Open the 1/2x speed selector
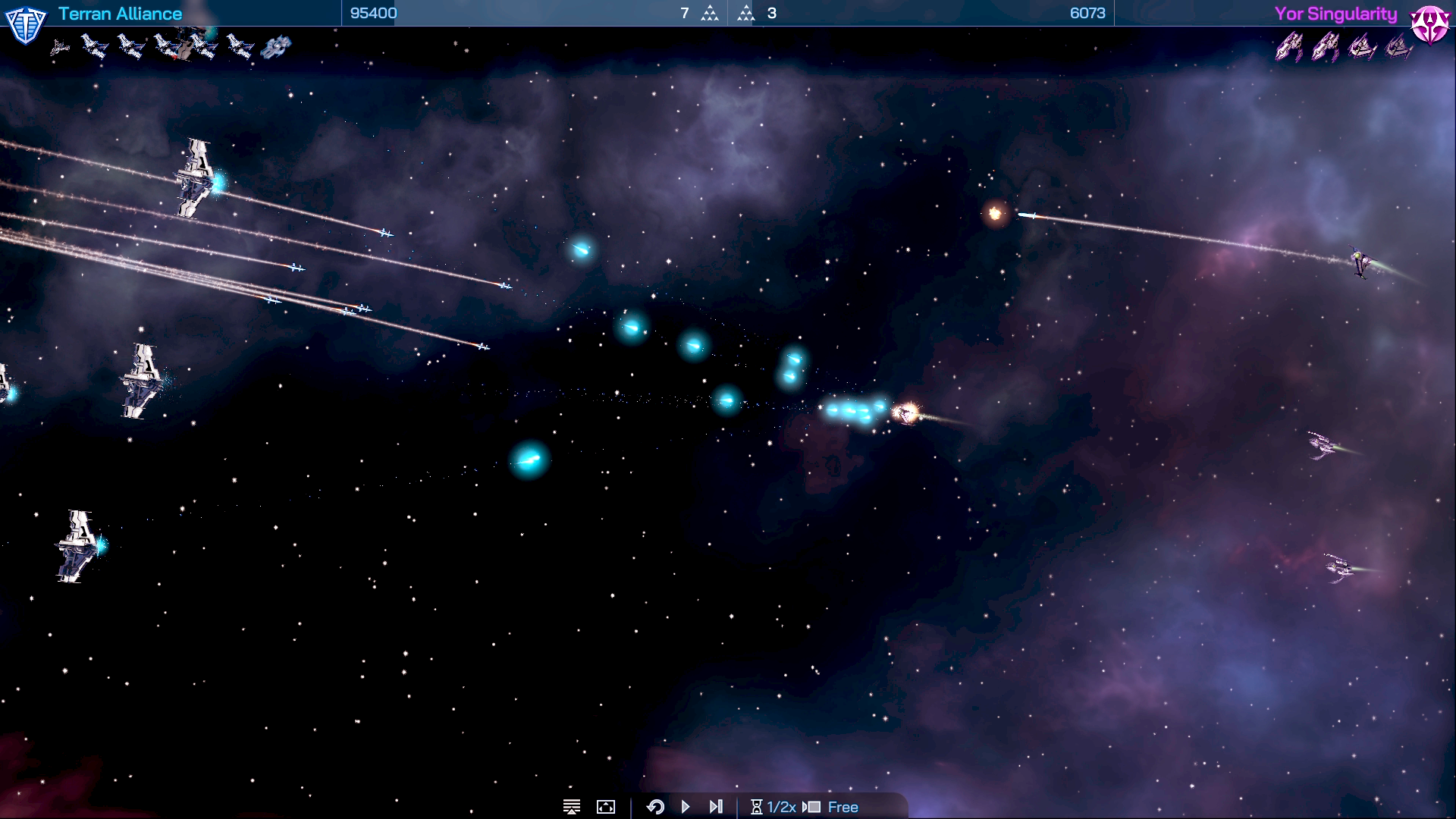 point(781,807)
